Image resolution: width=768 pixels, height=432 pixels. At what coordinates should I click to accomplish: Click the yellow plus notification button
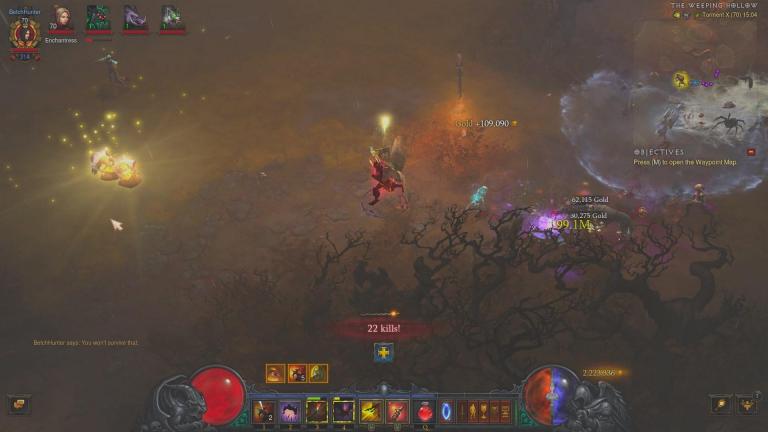coord(383,352)
